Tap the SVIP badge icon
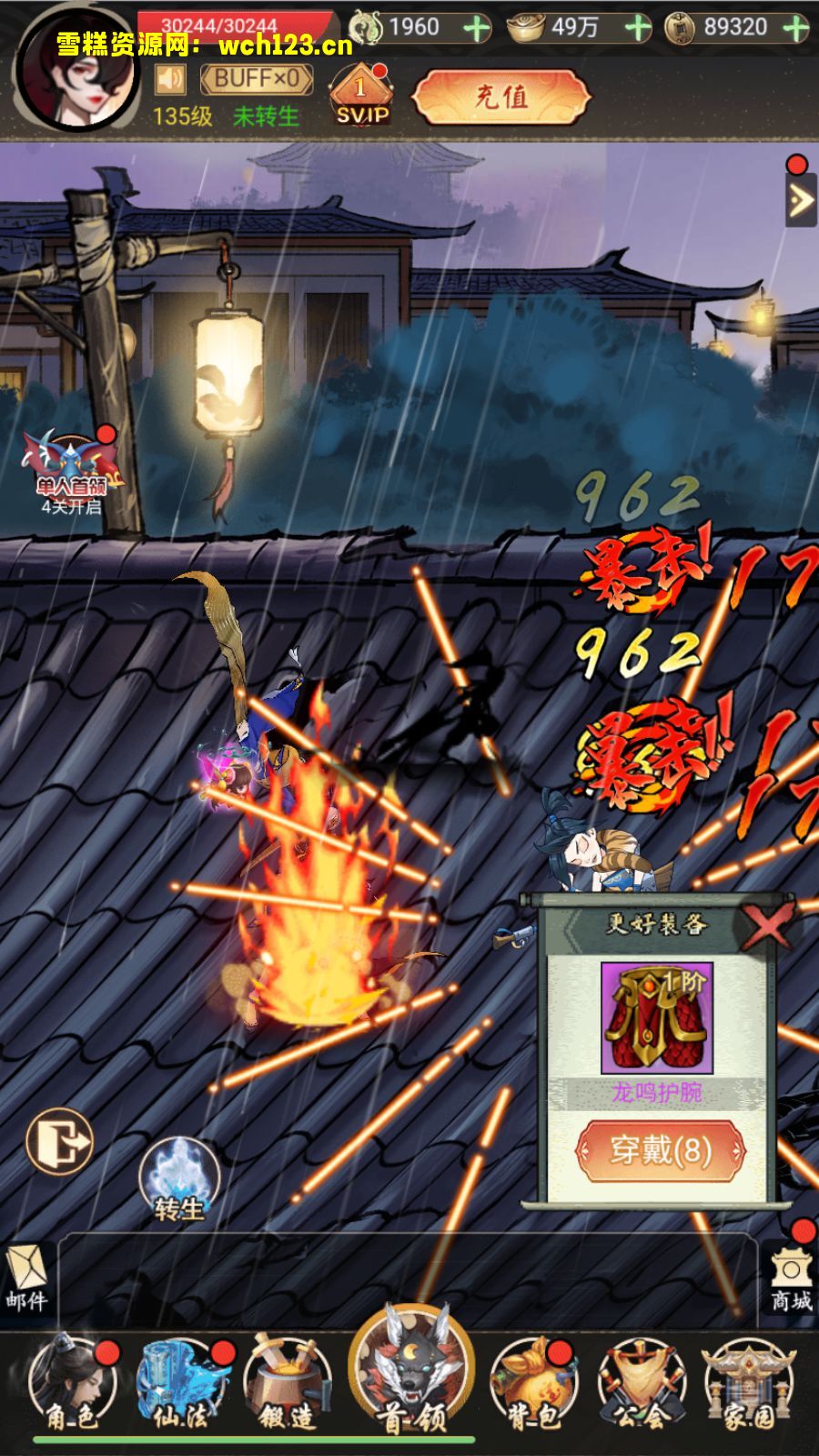 pos(361,96)
